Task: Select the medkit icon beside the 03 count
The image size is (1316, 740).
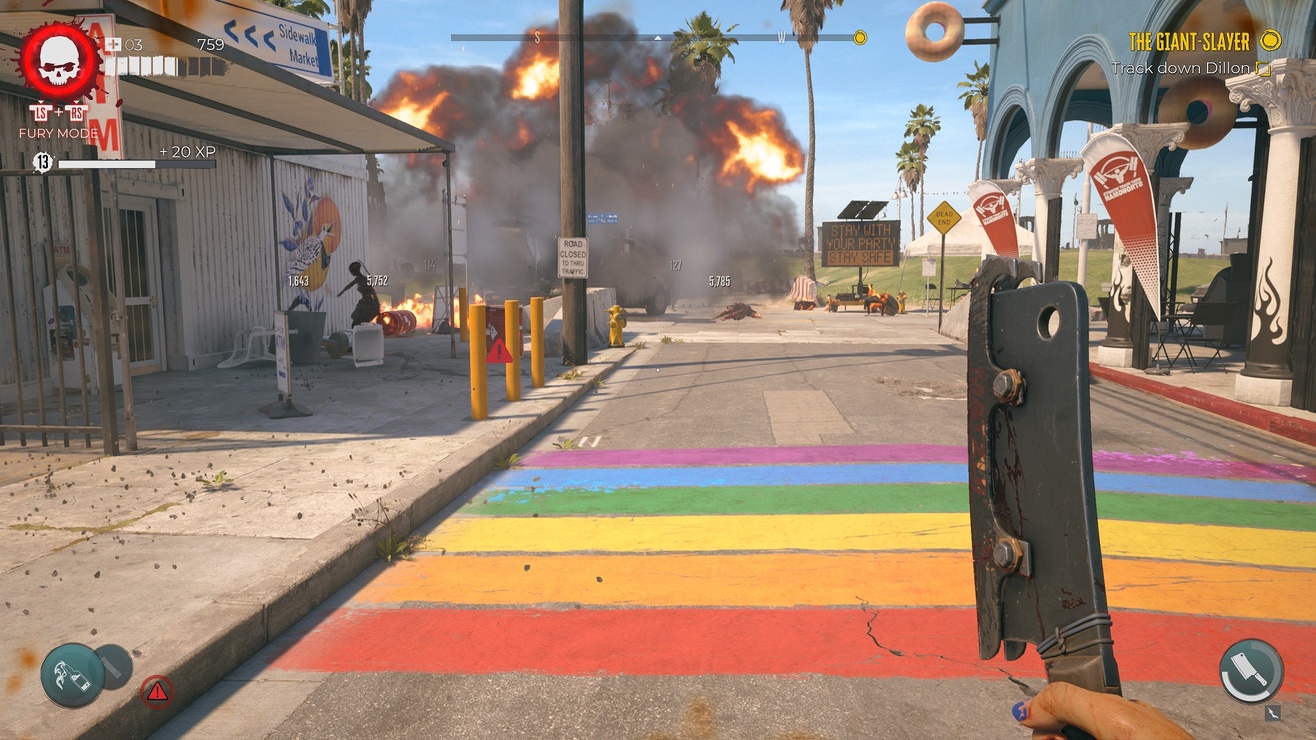Action: (x=112, y=44)
